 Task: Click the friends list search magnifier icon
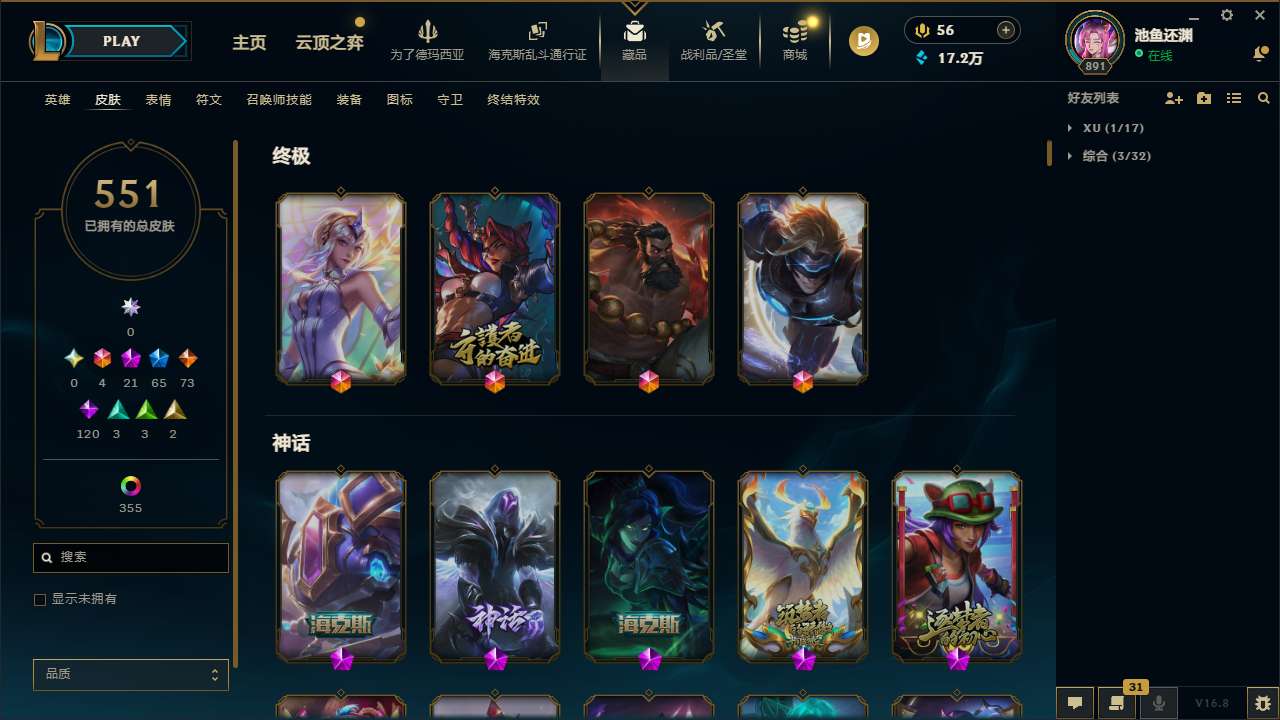(x=1264, y=98)
